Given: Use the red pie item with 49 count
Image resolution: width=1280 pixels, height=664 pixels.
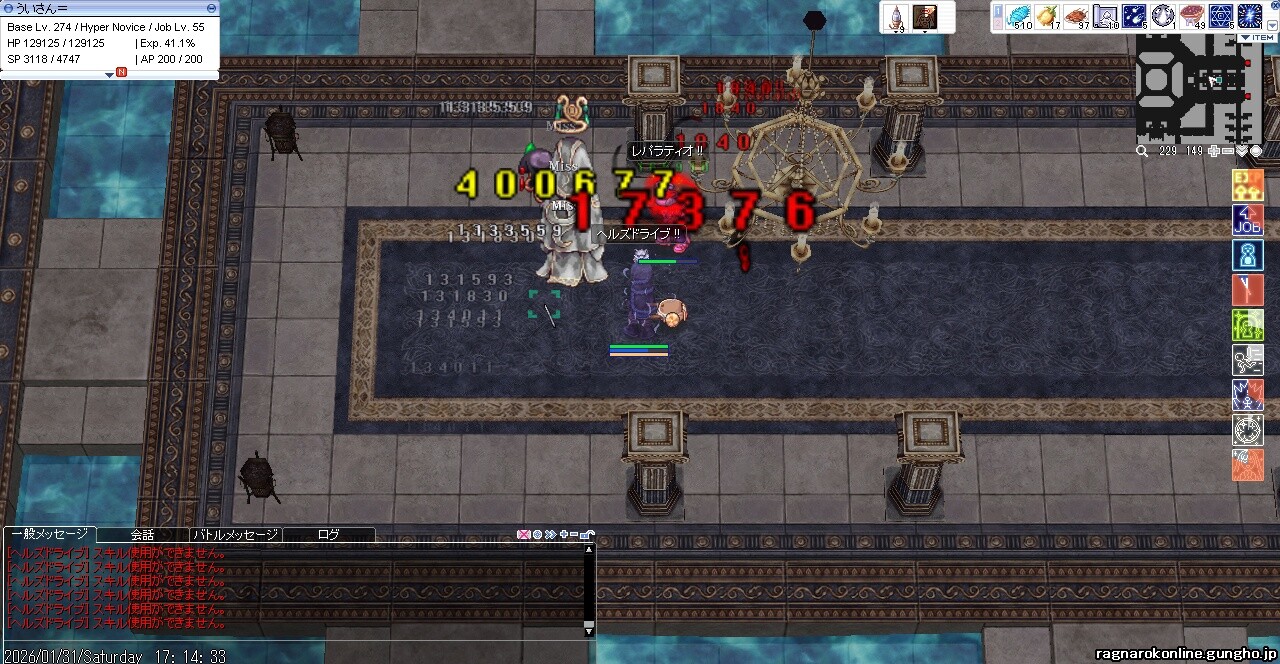Looking at the screenshot, I should [1192, 17].
